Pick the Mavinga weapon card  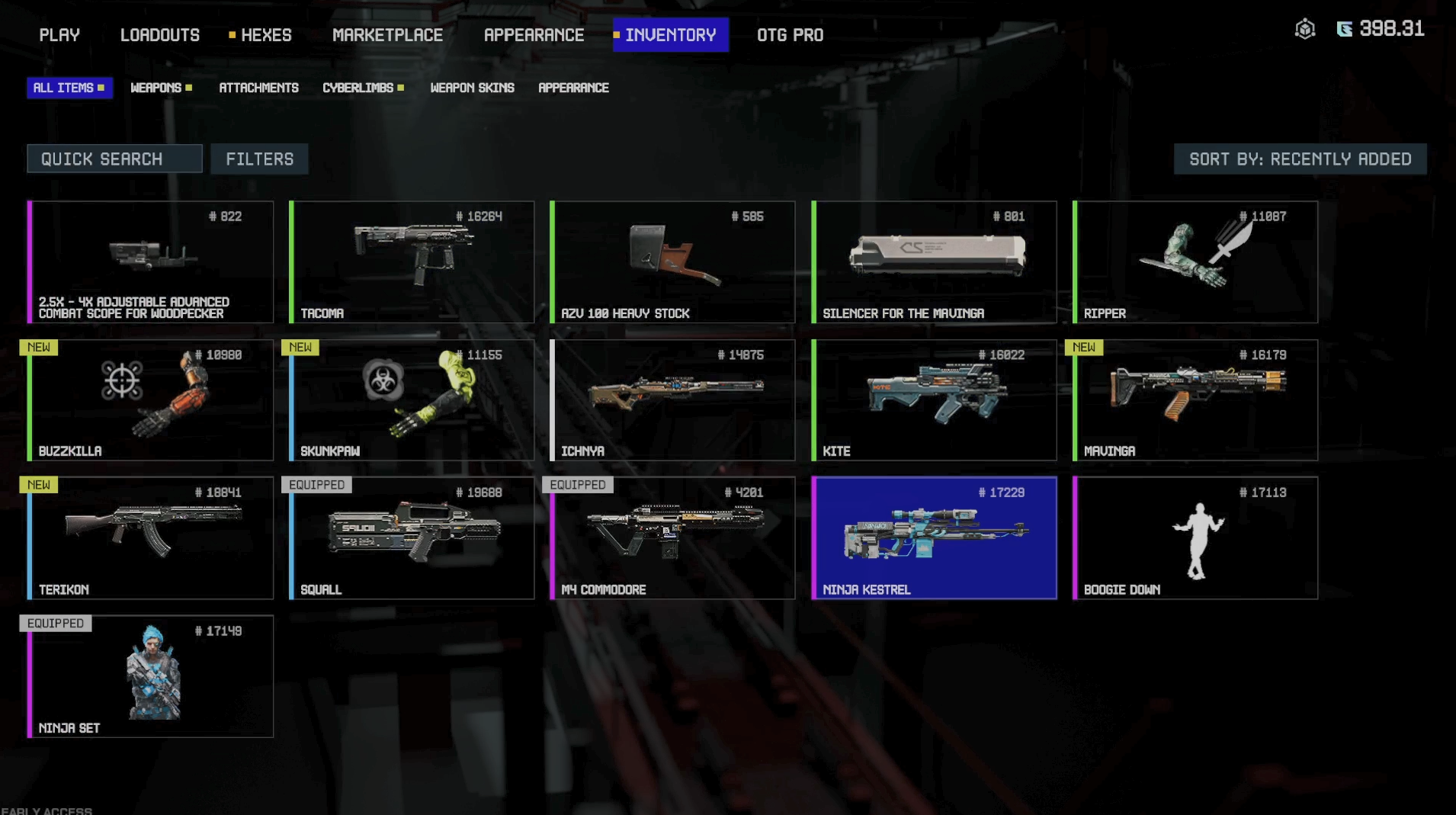1195,400
